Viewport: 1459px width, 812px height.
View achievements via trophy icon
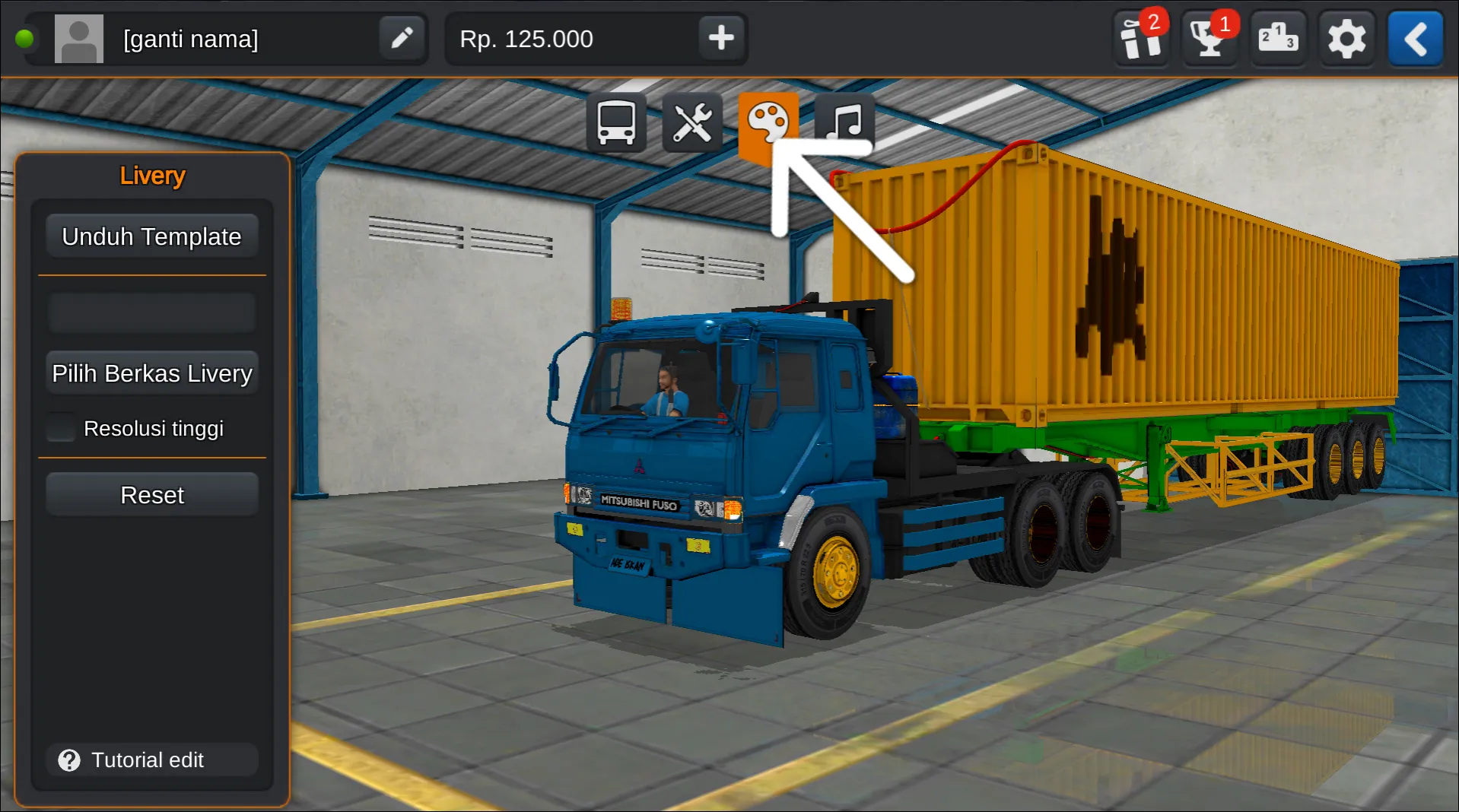point(1208,38)
